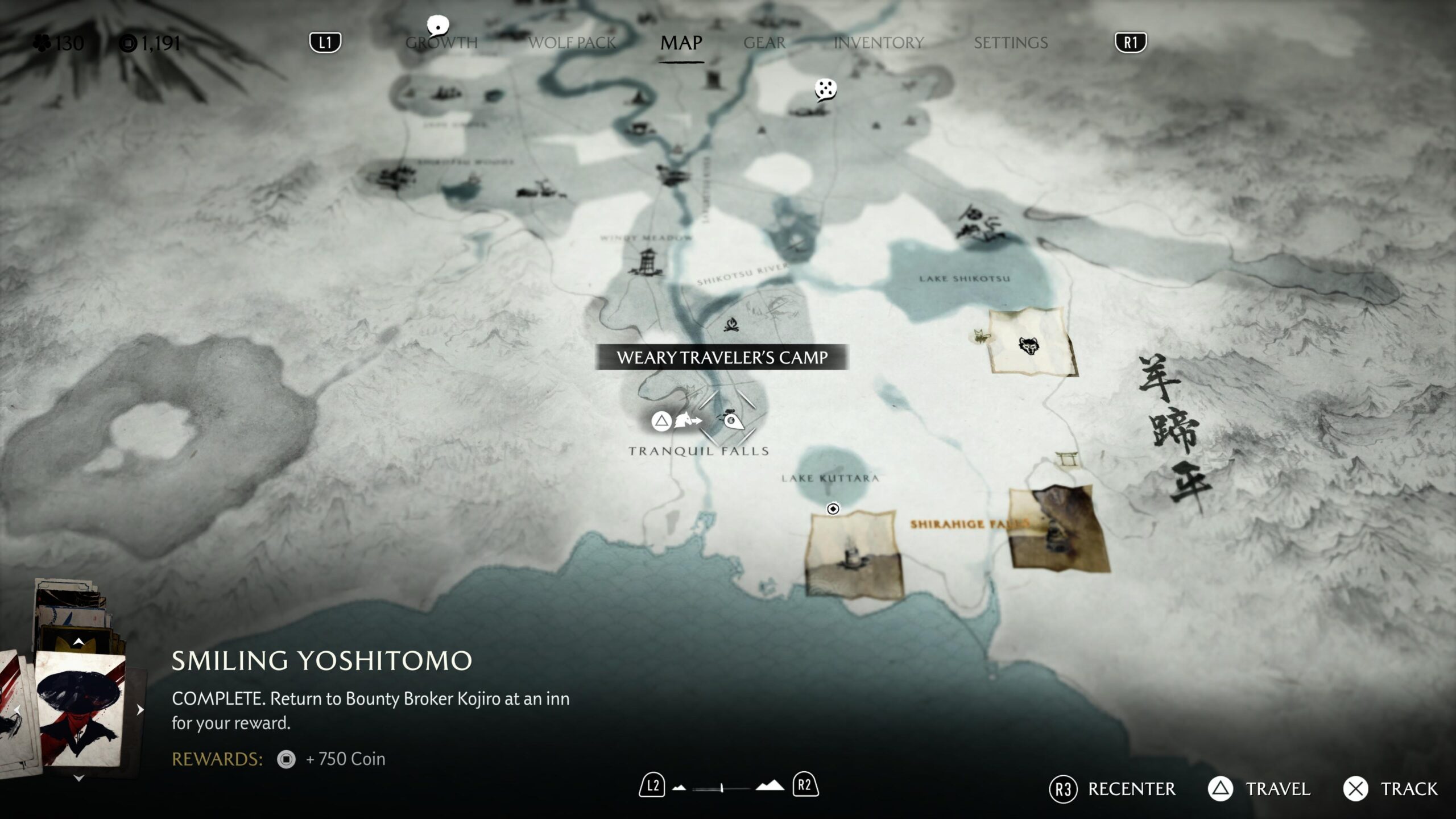Select the Map tab
The image size is (1456, 819).
click(x=681, y=43)
